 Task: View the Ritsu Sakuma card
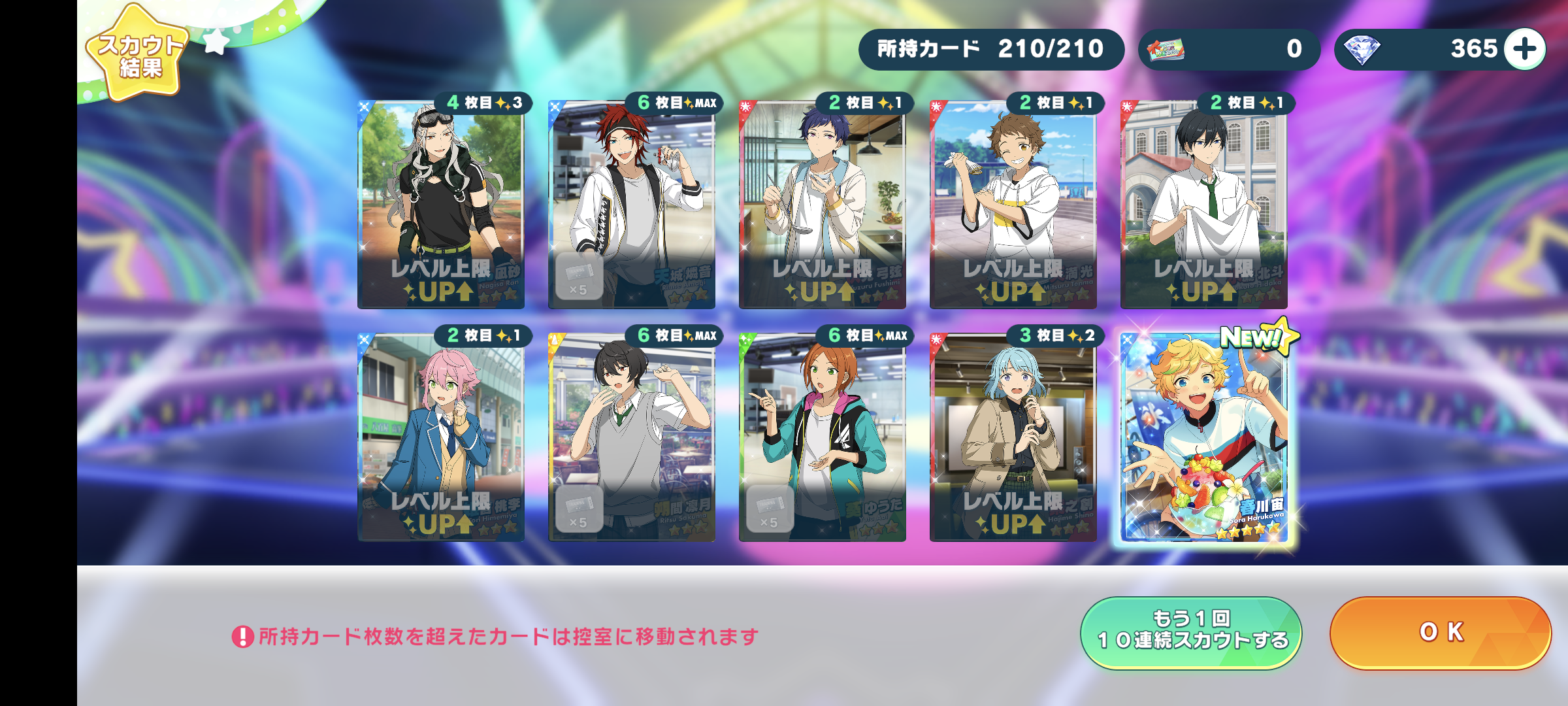(631, 438)
